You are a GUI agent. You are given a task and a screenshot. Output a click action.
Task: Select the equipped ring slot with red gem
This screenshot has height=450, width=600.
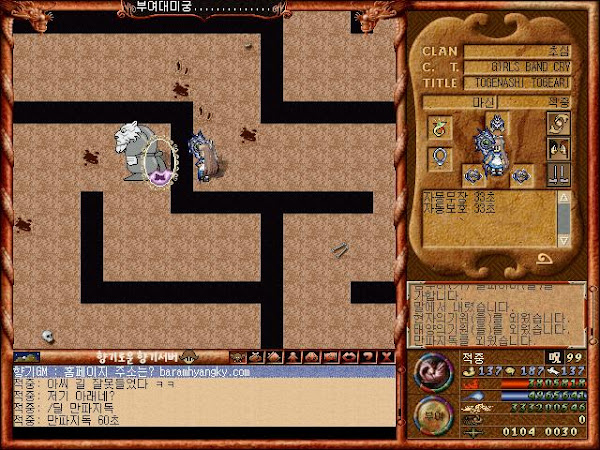pos(439,127)
